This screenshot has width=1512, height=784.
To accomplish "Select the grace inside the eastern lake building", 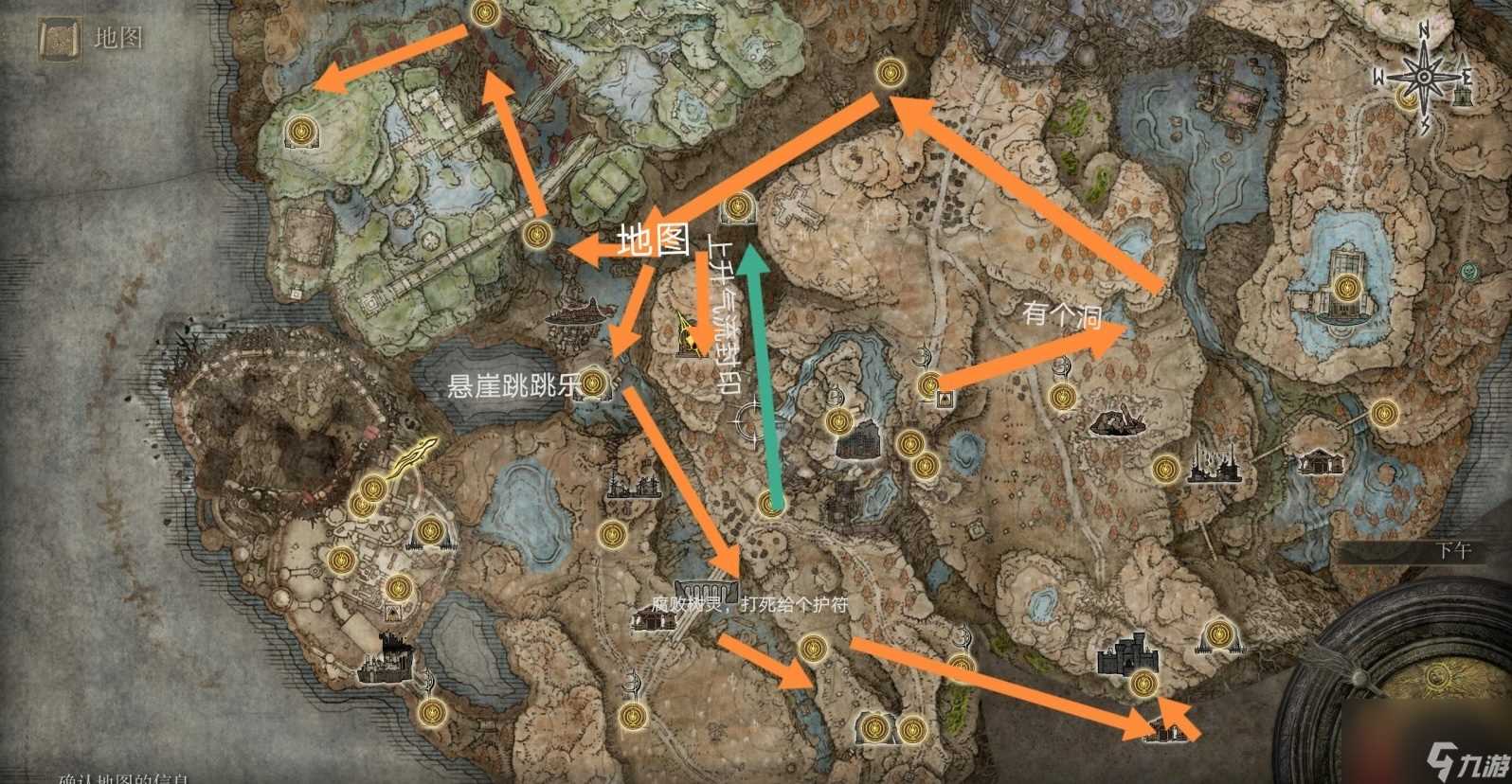I will coord(1347,287).
